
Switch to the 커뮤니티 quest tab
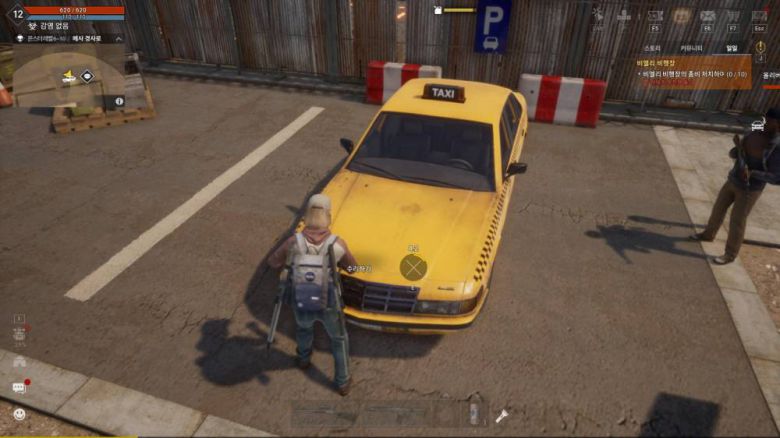pos(691,47)
